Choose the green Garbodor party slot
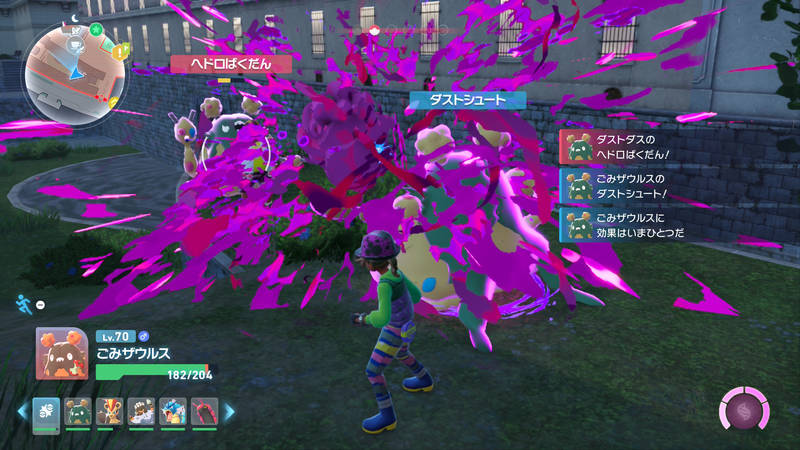The image size is (800, 450). [x=77, y=410]
